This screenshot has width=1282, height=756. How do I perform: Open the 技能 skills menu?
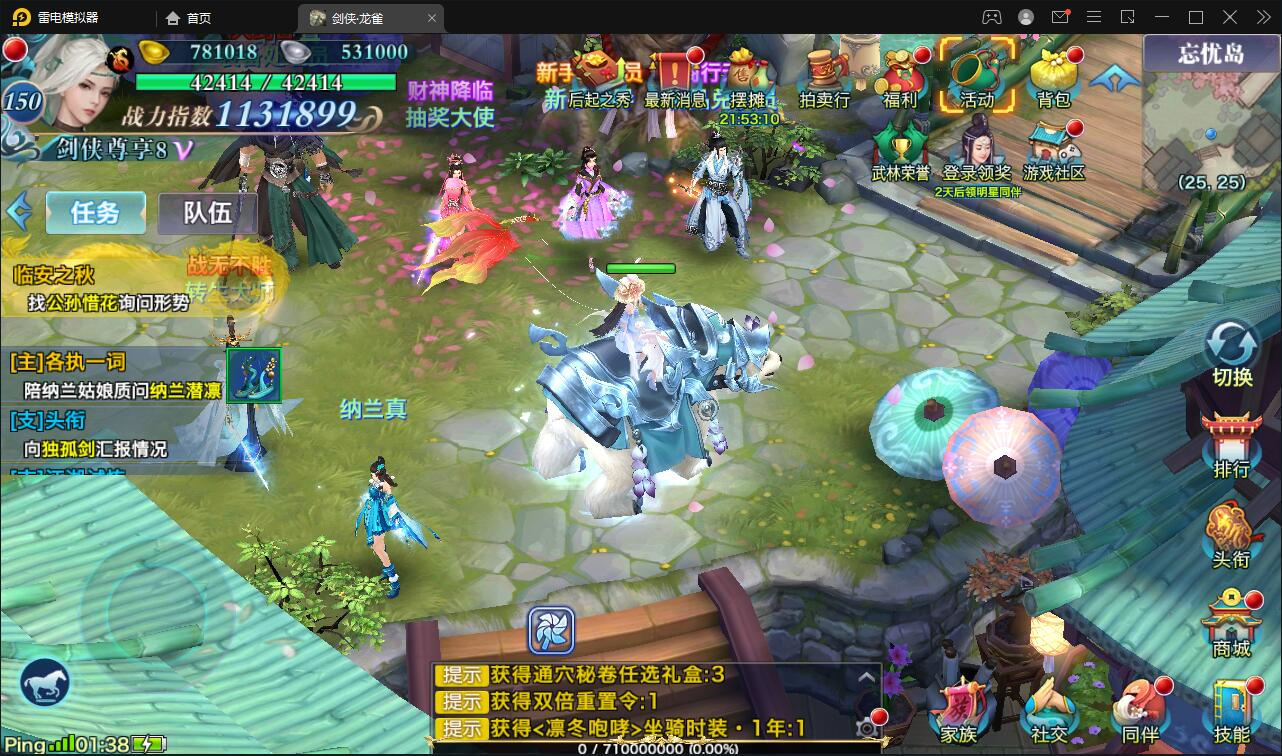coord(1232,712)
